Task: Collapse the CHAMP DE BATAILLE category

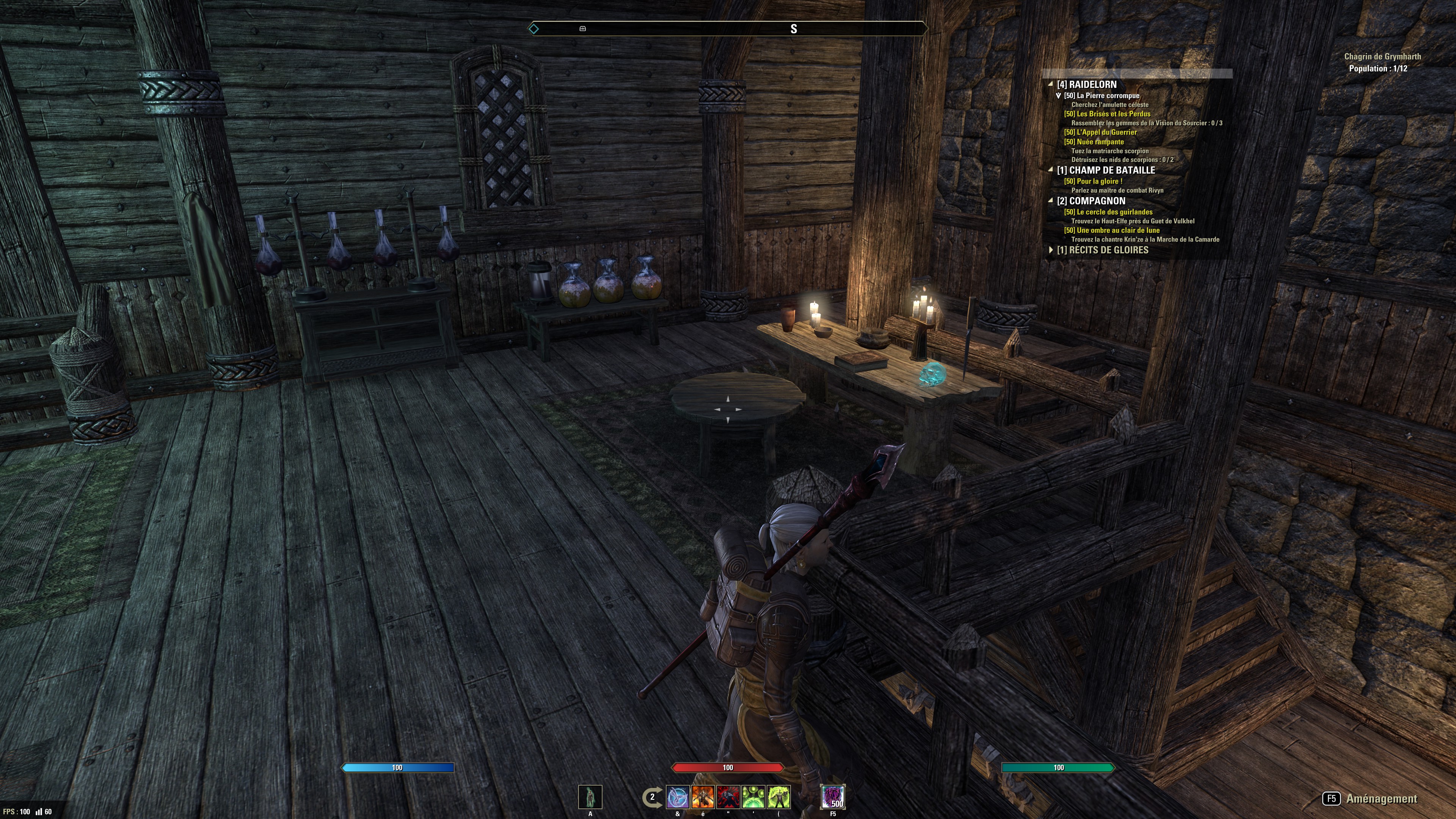Action: coord(1050,169)
